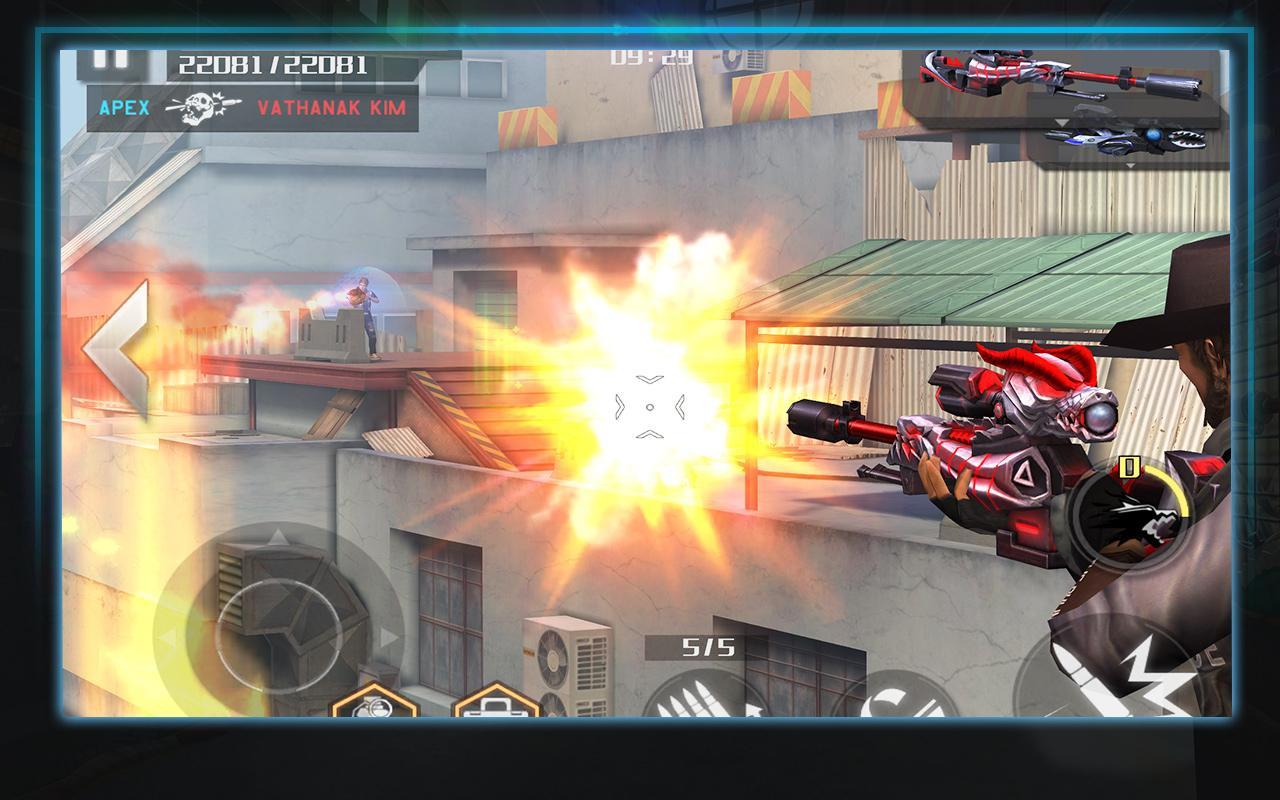Image resolution: width=1280 pixels, height=800 pixels.
Task: Use the medkit hexagon icon
Action: (x=496, y=703)
